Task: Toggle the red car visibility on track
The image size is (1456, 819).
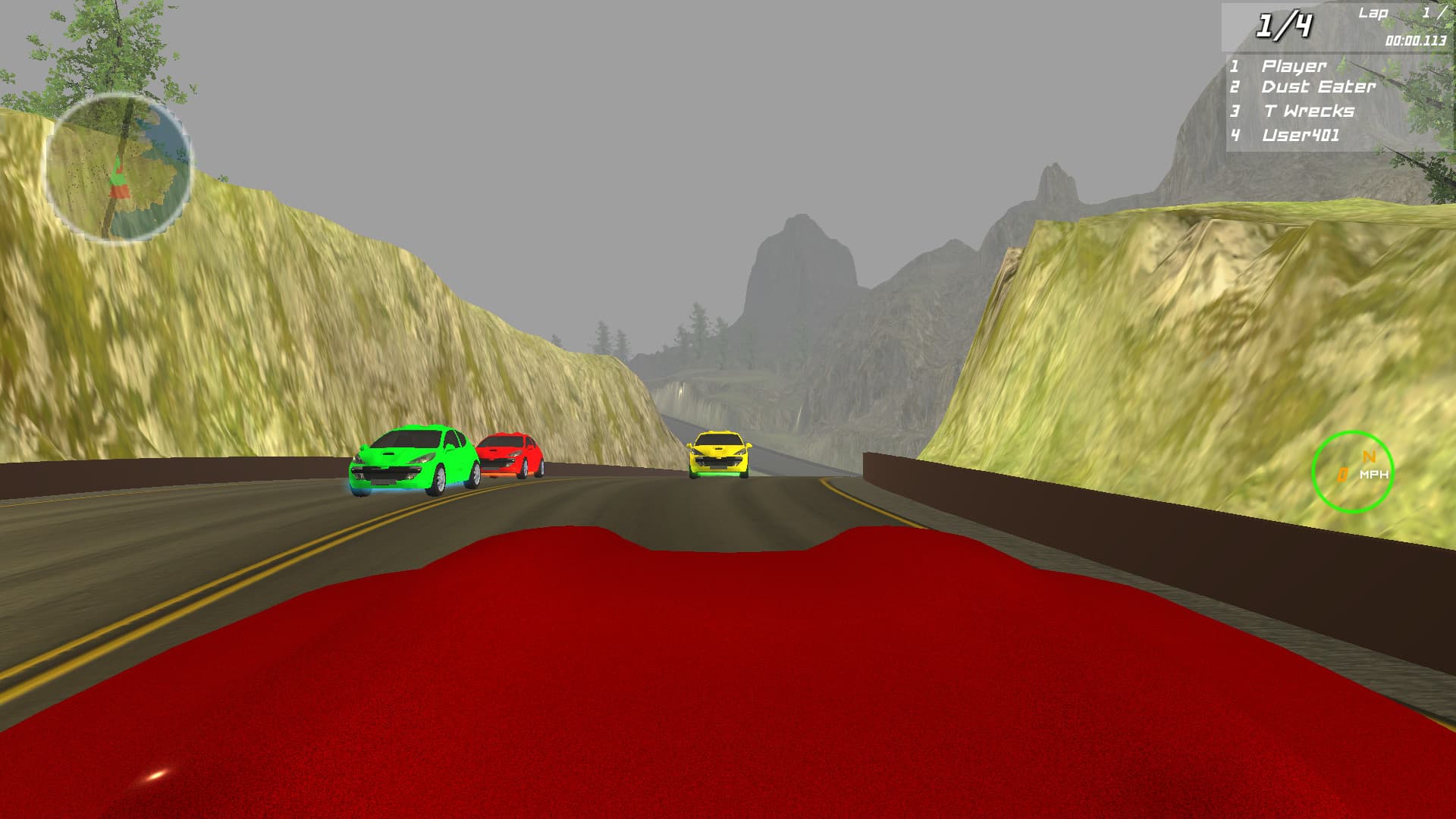Action: click(x=510, y=451)
